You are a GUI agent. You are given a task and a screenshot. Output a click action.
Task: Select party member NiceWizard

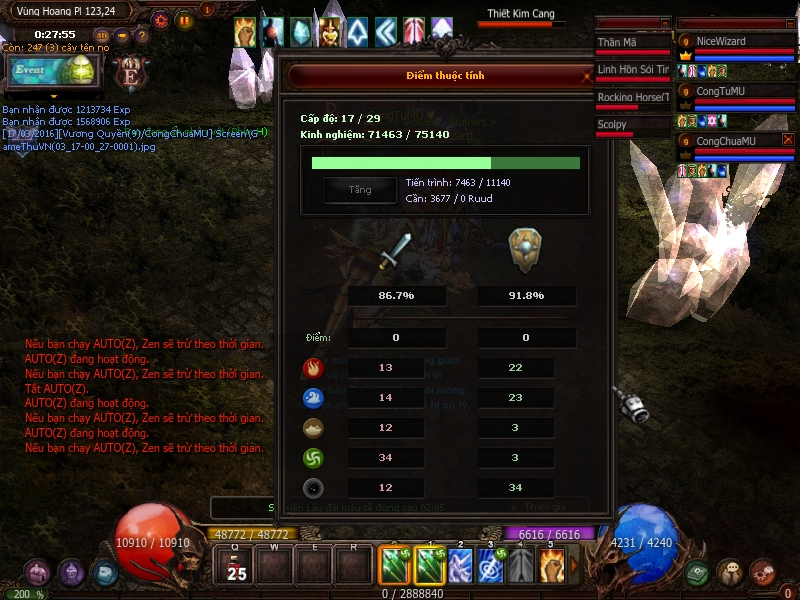click(x=735, y=42)
